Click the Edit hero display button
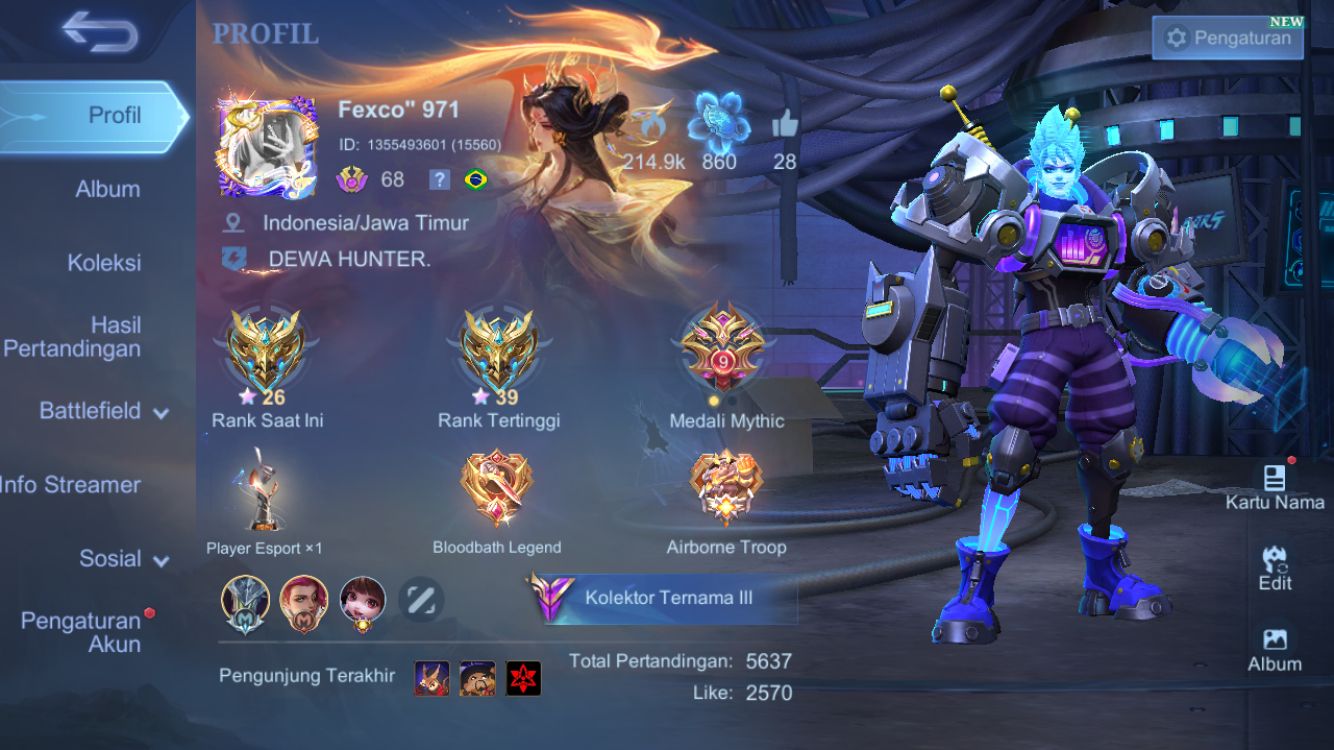 pos(1275,568)
